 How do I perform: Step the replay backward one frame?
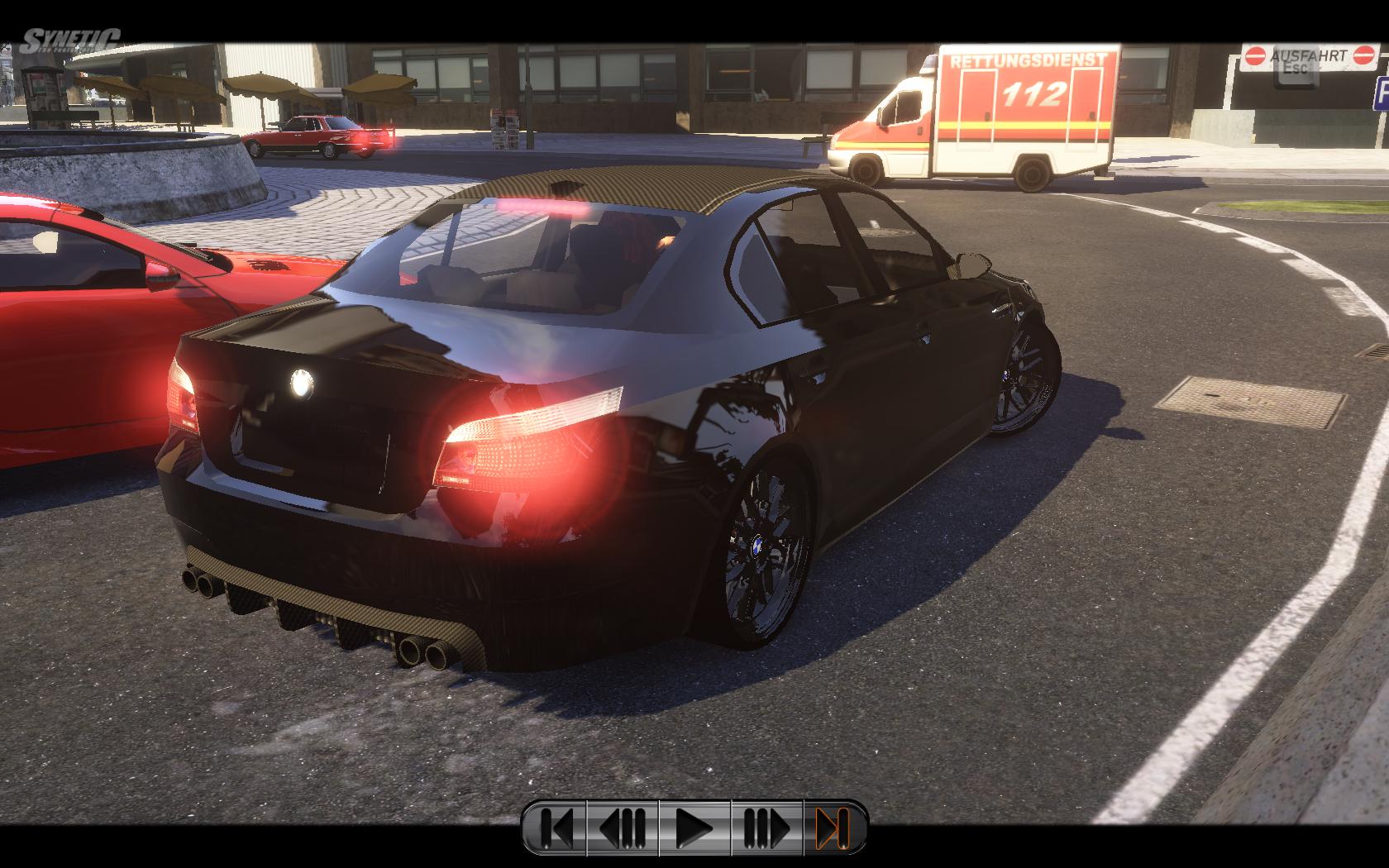tap(623, 827)
